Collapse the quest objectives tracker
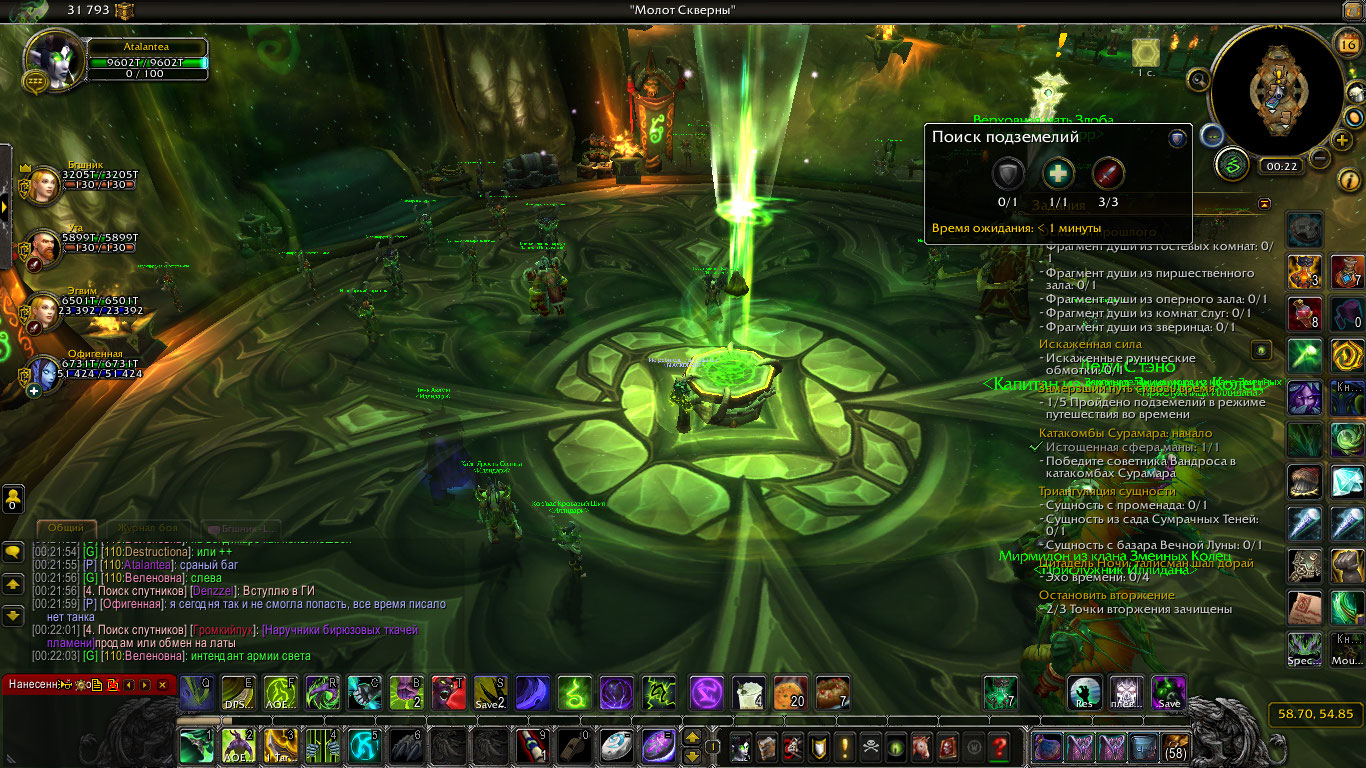This screenshot has height=768, width=1366. [1265, 204]
